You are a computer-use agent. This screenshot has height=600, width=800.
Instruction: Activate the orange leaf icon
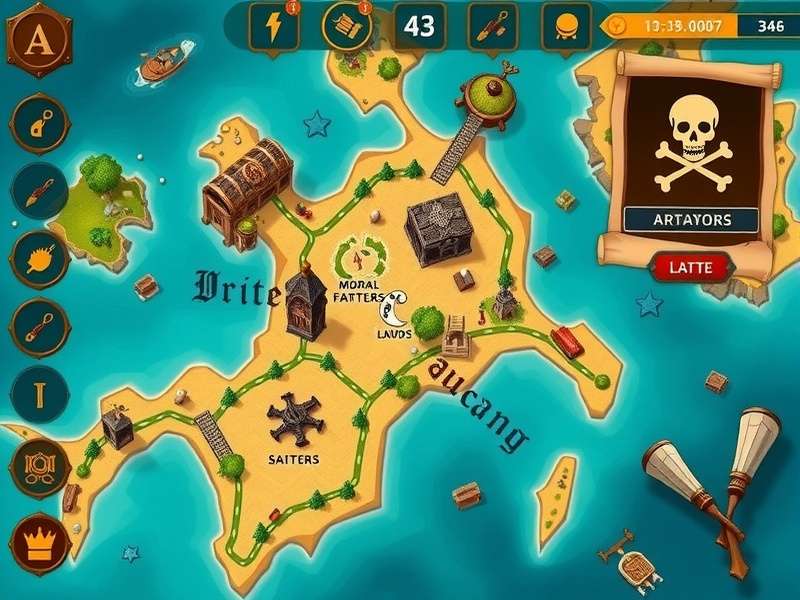click(40, 259)
